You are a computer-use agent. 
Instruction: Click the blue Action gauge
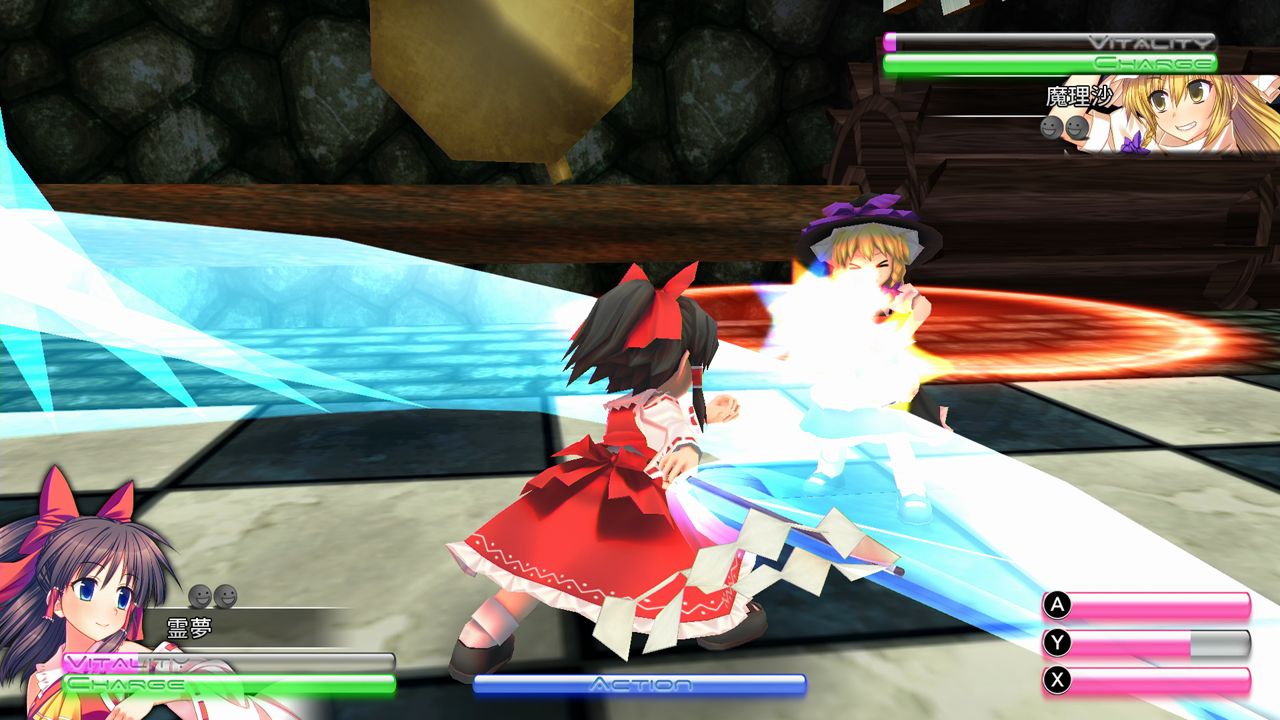tap(640, 684)
